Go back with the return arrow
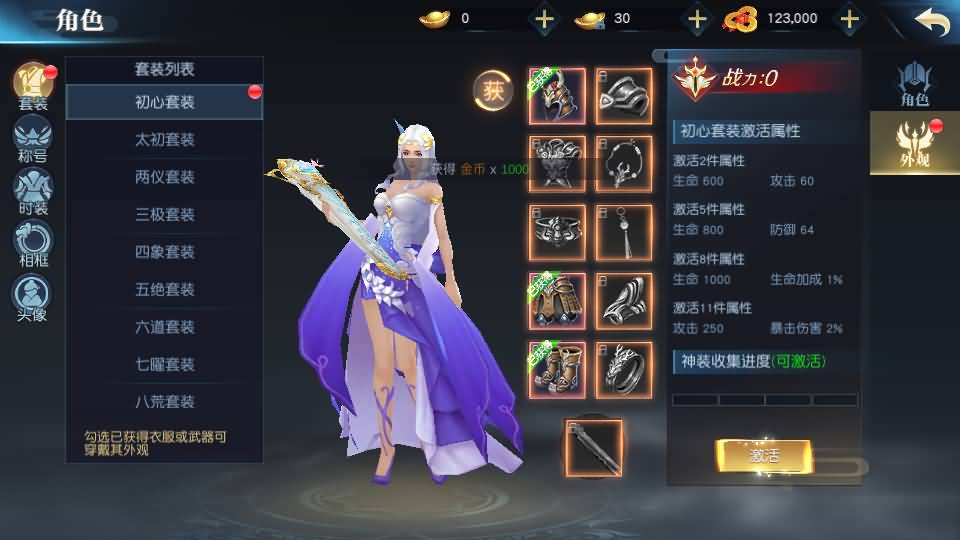The height and width of the screenshot is (540, 960). [931, 21]
